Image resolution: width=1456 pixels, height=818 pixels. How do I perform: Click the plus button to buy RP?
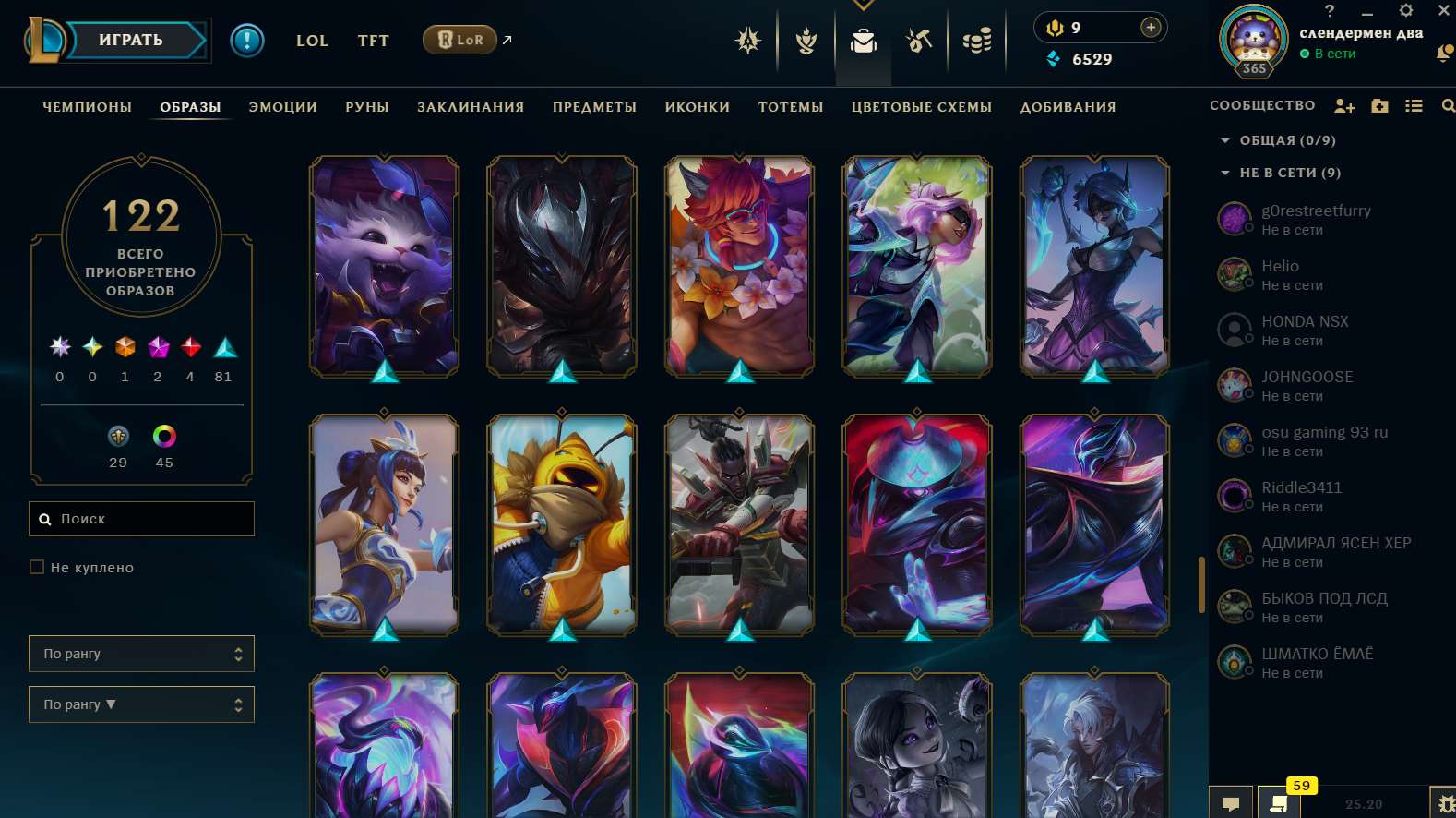pyautogui.click(x=1150, y=27)
